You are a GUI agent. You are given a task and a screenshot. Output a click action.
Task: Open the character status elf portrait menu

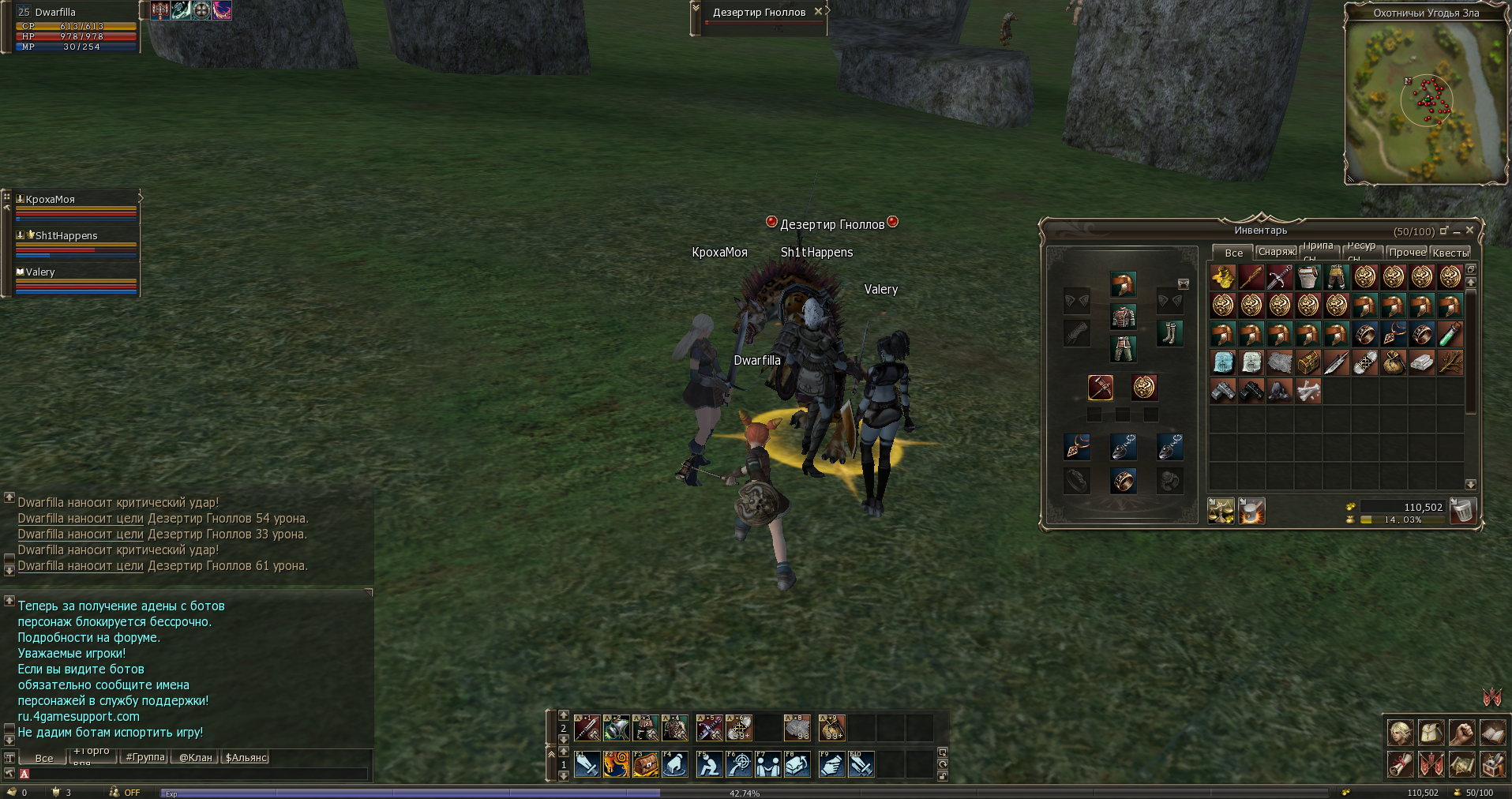1401,733
